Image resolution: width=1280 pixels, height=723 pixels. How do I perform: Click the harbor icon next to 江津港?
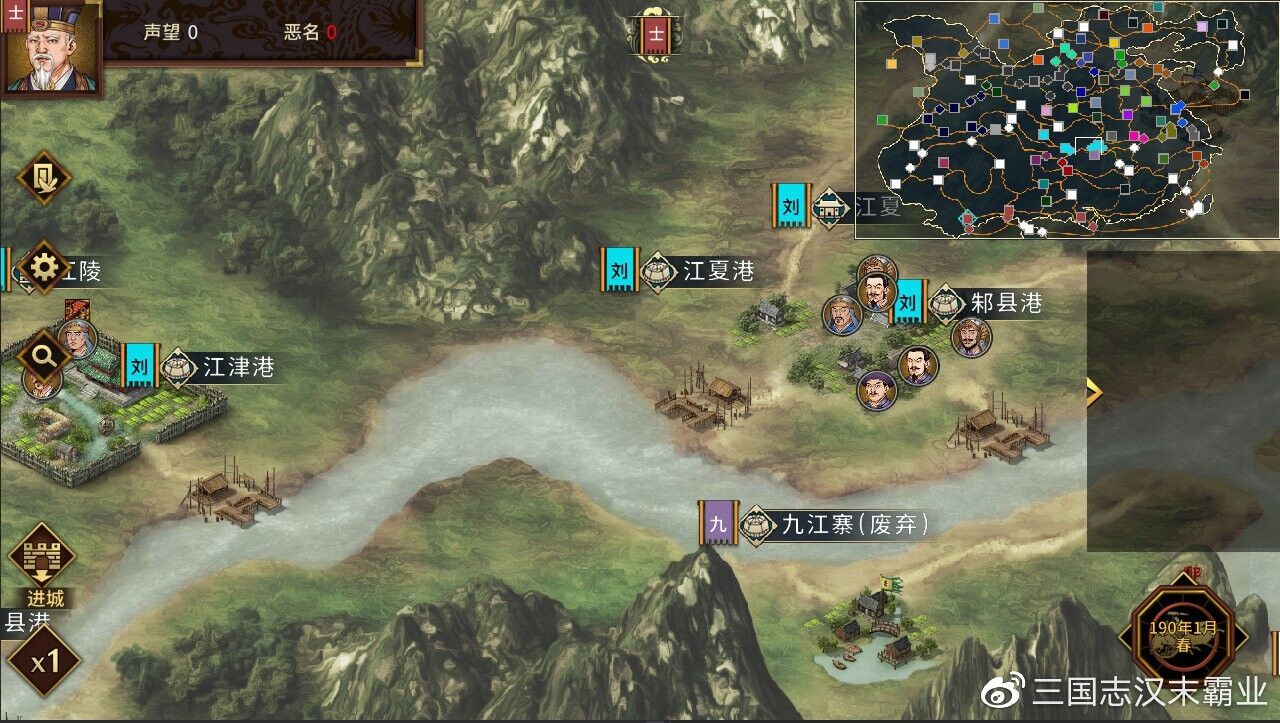pyautogui.click(x=175, y=368)
